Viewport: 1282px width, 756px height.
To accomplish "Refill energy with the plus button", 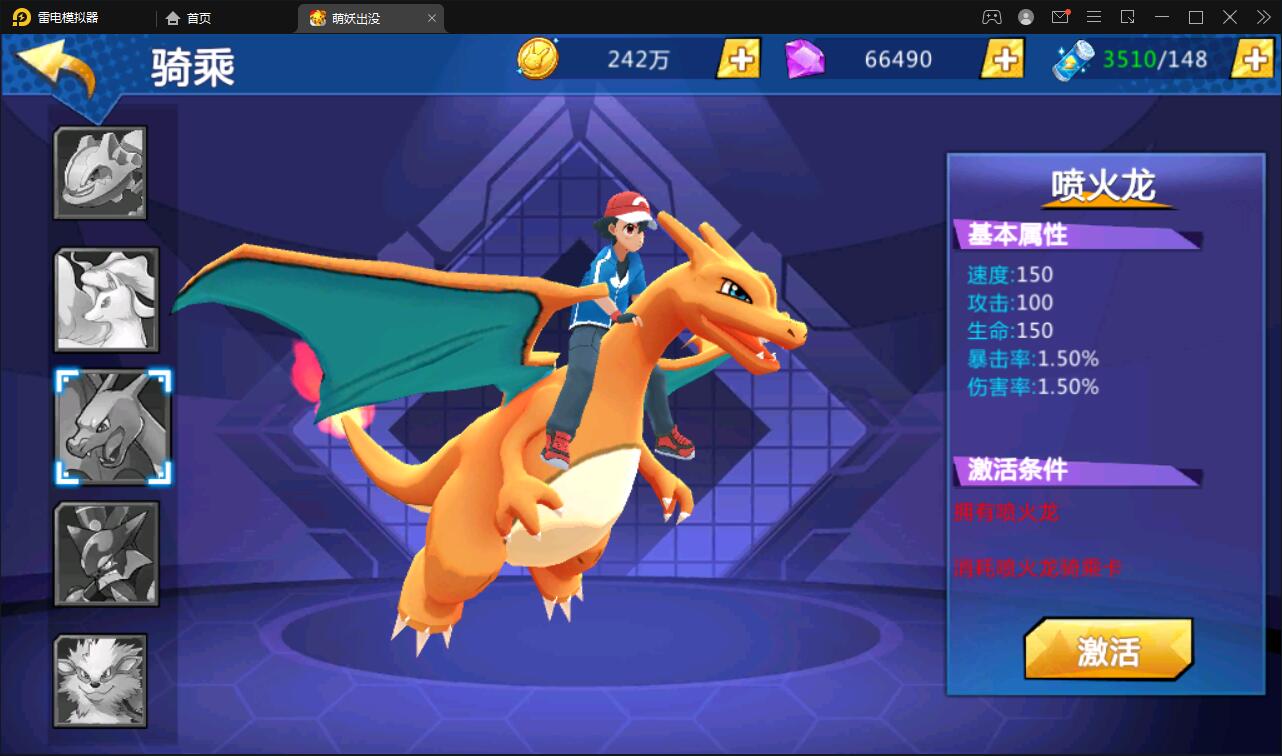I will (1252, 59).
